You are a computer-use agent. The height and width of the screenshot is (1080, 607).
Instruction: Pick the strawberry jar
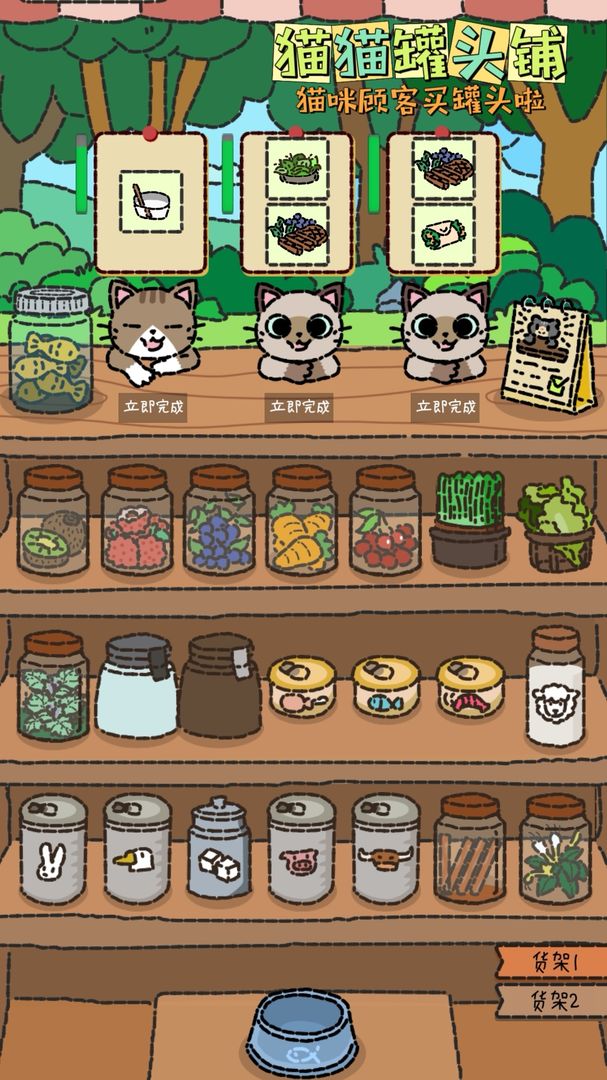pyautogui.click(x=136, y=520)
